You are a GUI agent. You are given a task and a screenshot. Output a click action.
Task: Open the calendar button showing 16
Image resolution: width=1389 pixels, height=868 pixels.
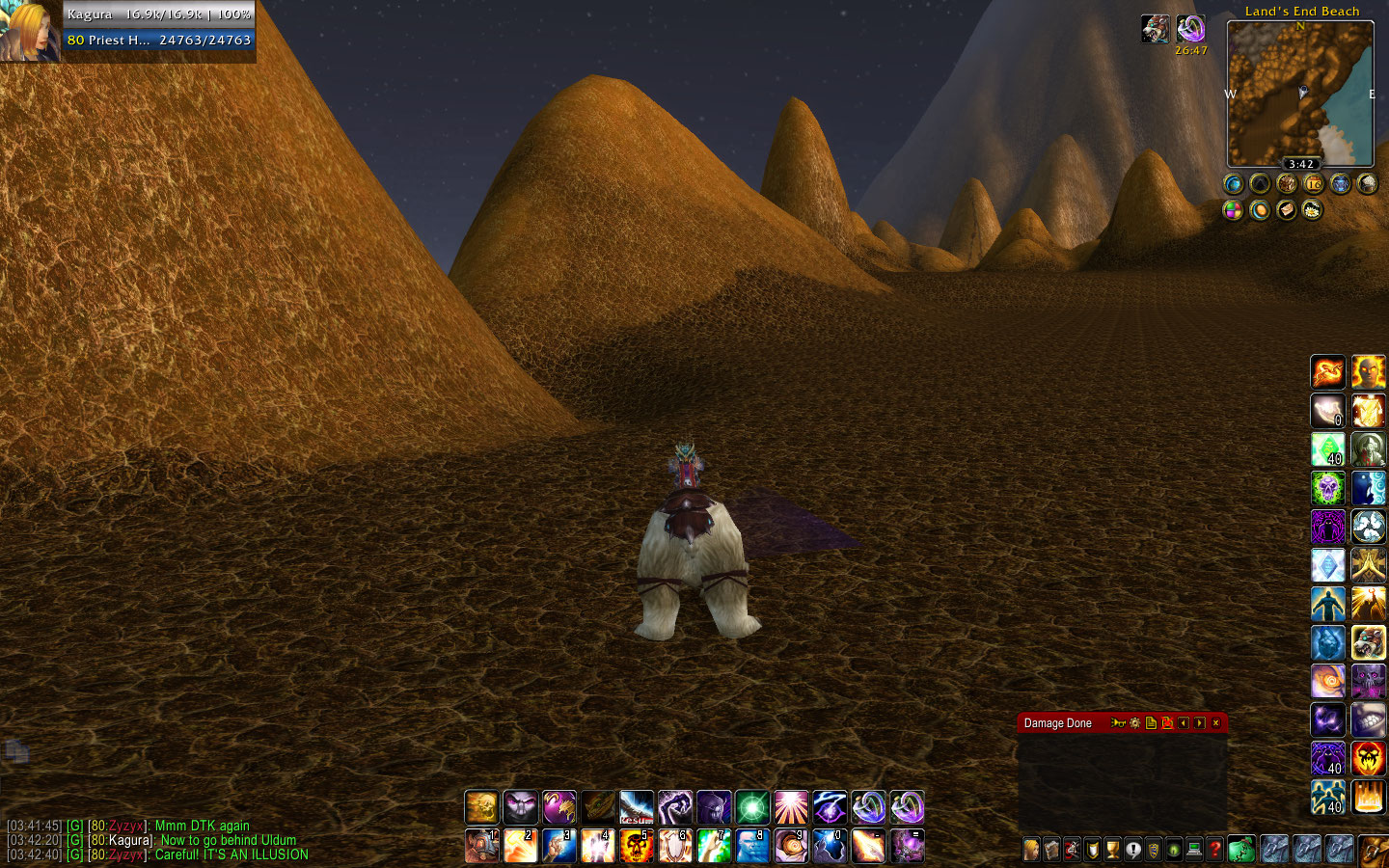[x=1314, y=183]
